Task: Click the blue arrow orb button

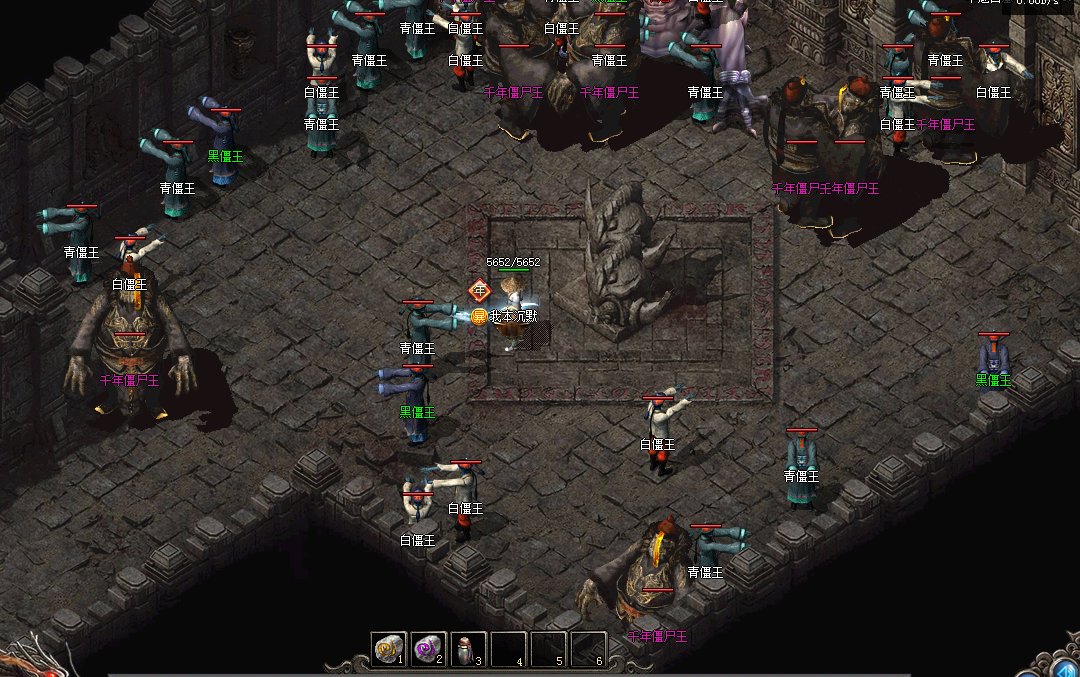Action: tap(1066, 668)
